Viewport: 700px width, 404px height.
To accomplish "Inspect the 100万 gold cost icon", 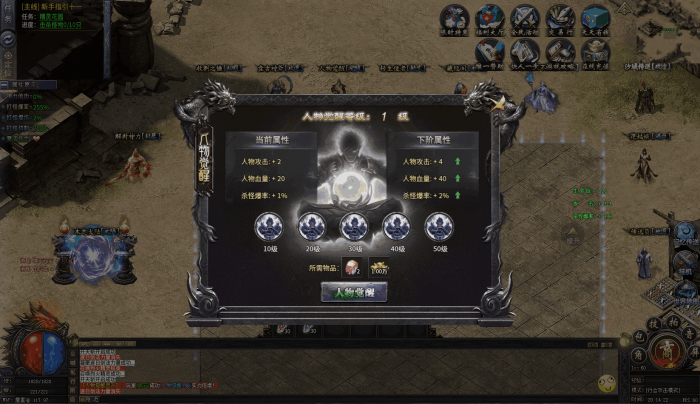I will [379, 267].
